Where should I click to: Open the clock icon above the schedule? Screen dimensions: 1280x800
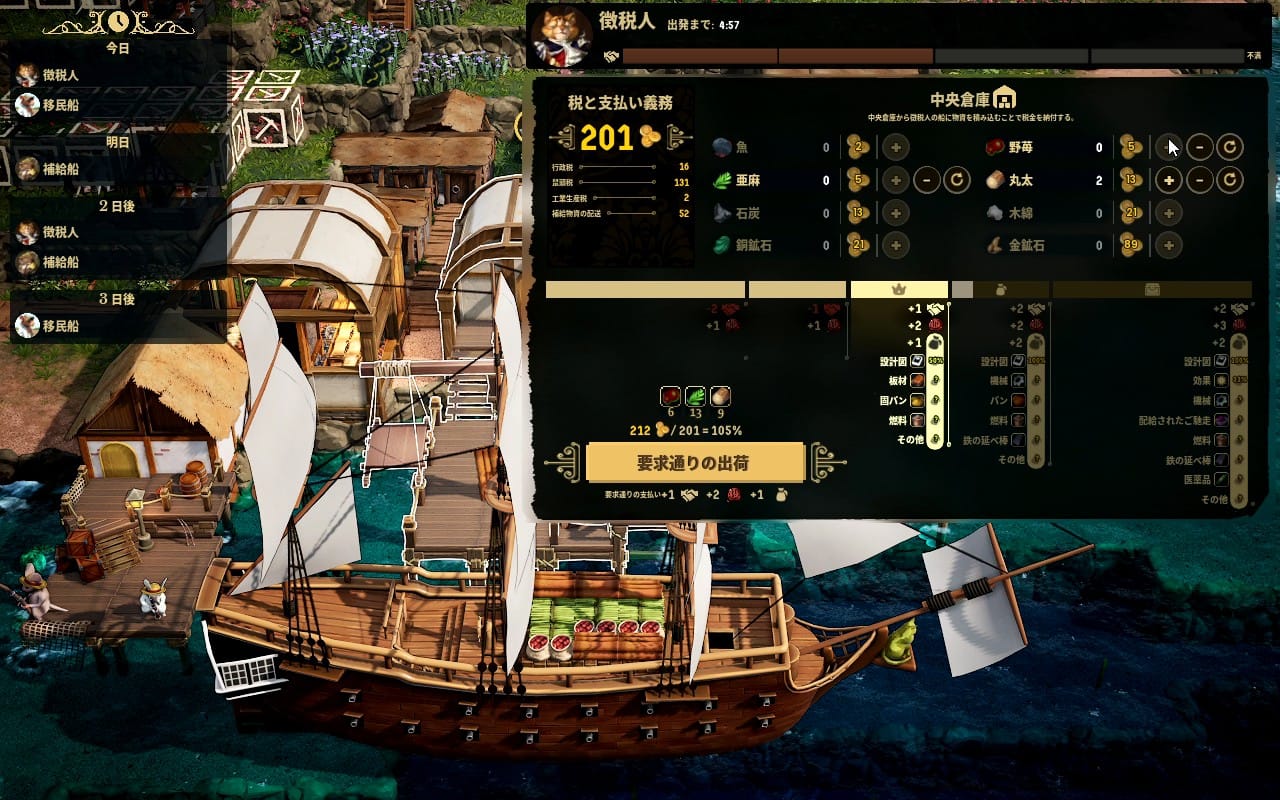pyautogui.click(x=118, y=20)
